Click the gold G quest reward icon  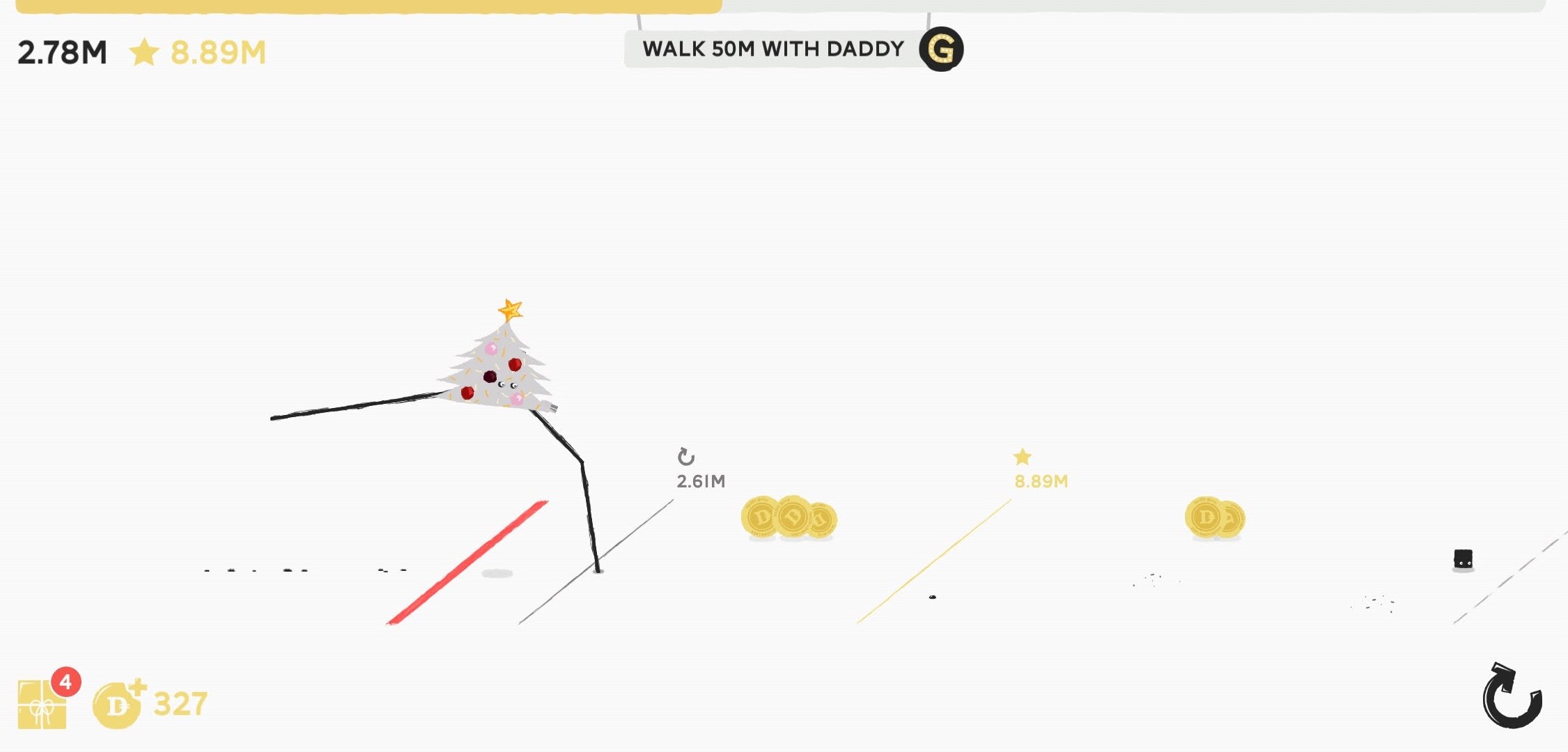click(942, 49)
